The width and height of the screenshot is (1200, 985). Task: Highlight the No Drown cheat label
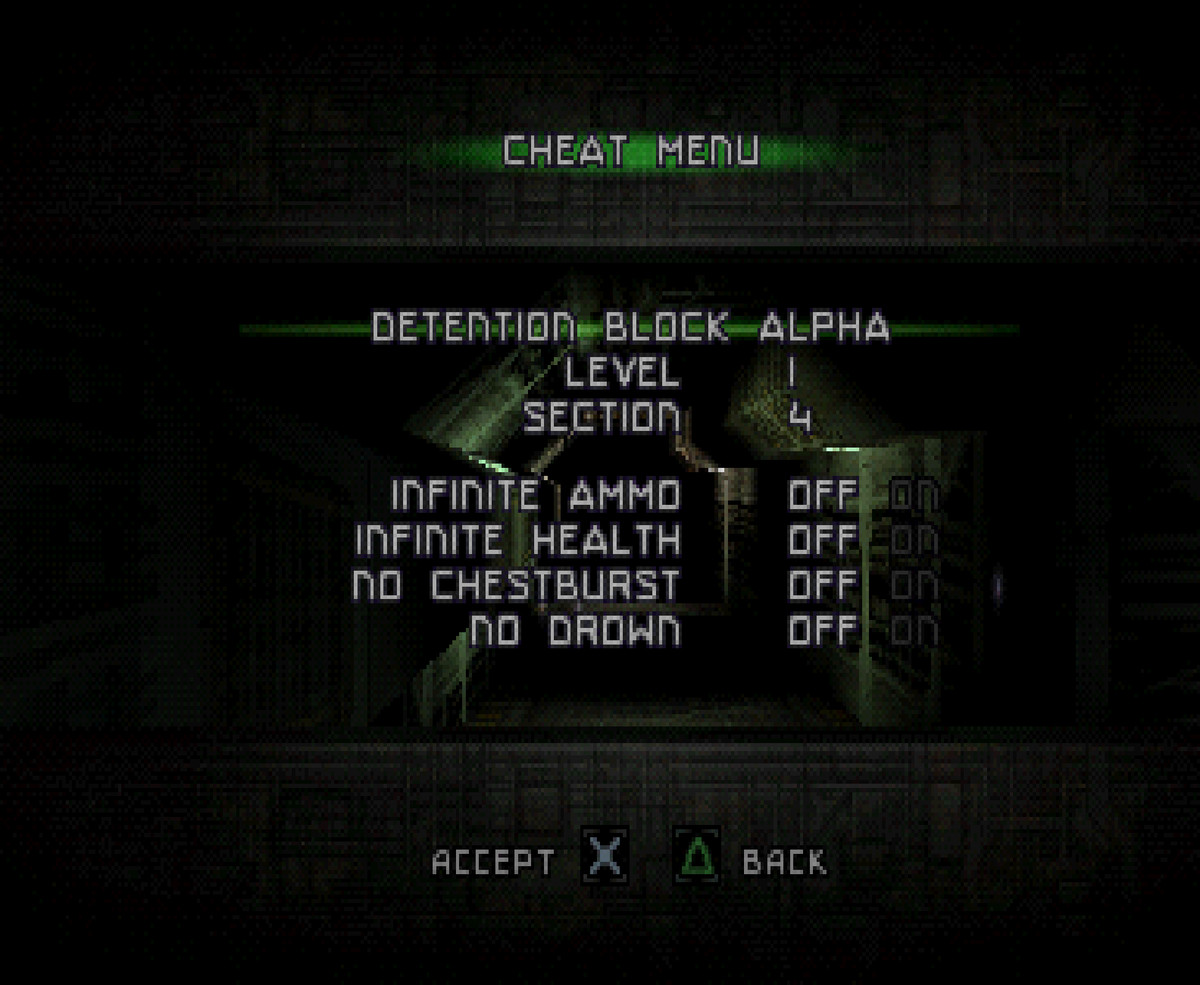pos(576,631)
